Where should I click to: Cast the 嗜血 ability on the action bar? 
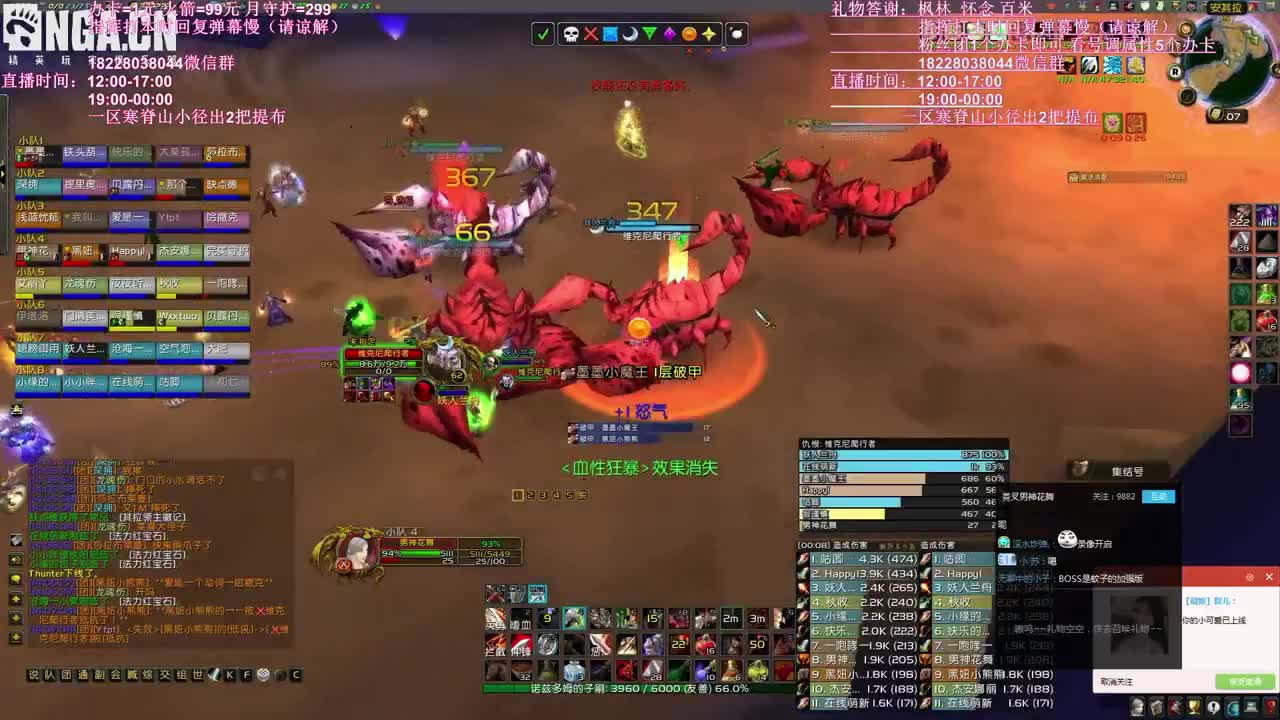(522, 620)
